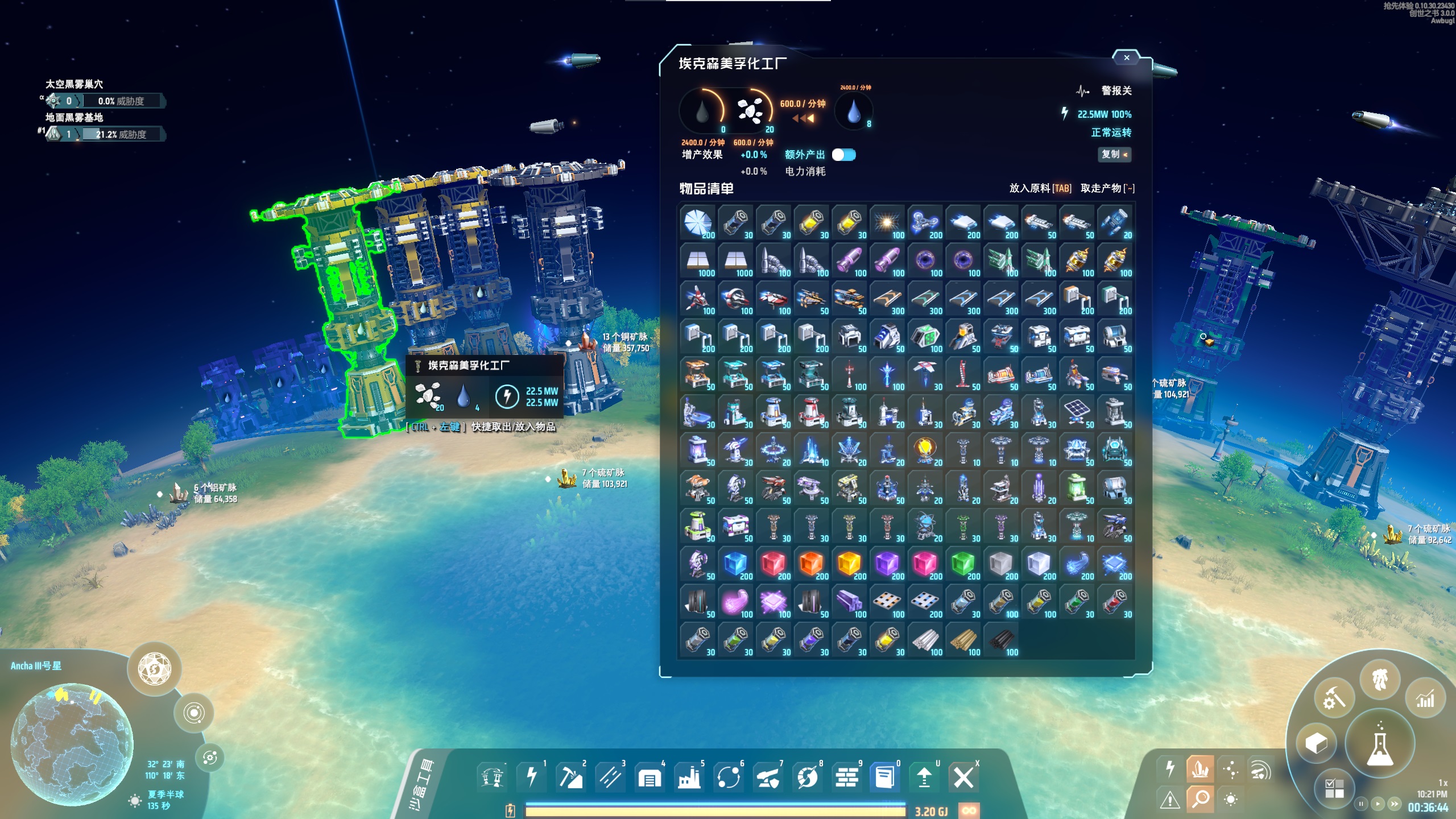Toggle the warning triangle alert display
1456x819 pixels.
(1169, 800)
